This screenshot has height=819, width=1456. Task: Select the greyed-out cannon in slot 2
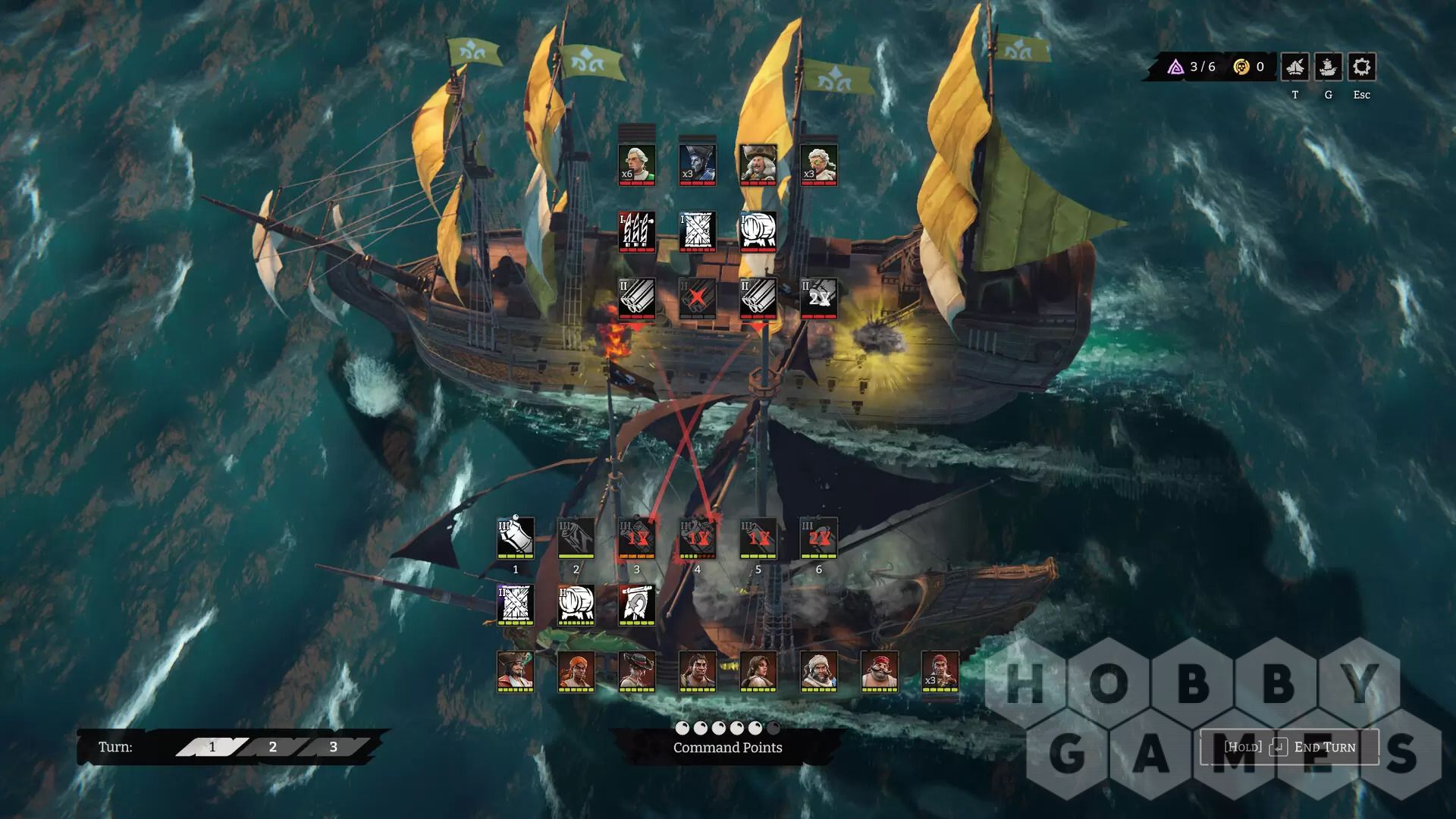[576, 538]
